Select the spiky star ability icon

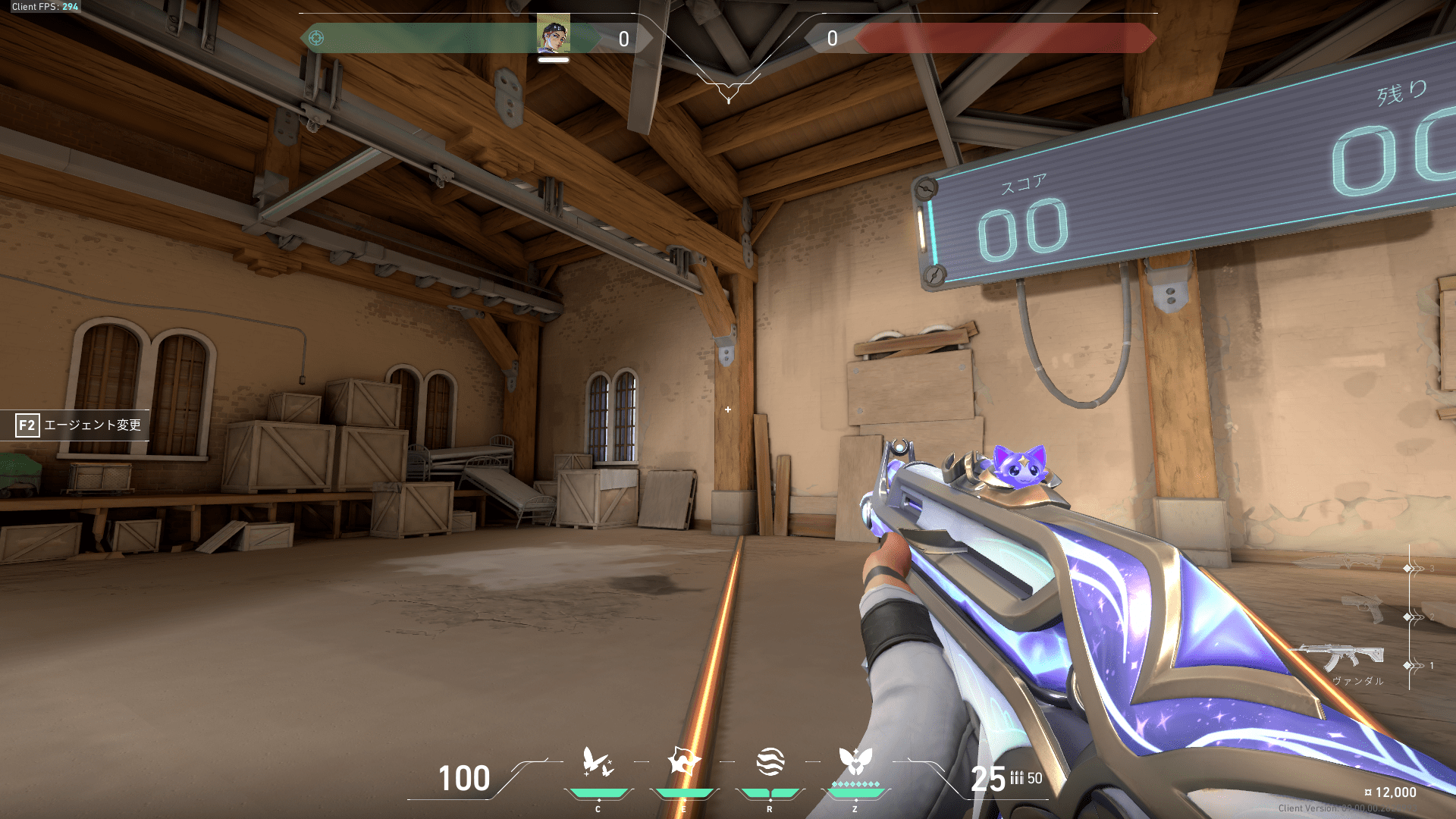[683, 761]
